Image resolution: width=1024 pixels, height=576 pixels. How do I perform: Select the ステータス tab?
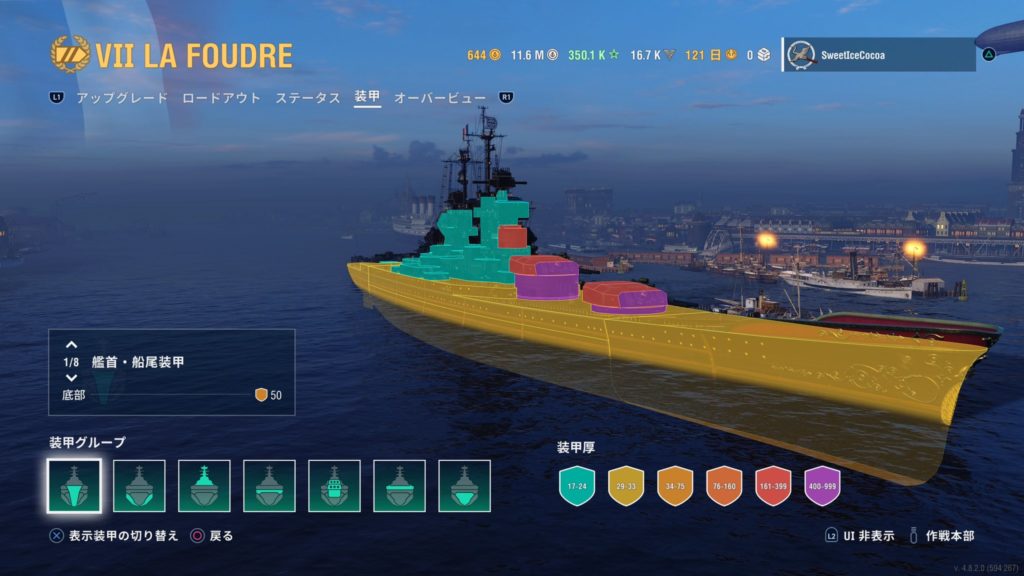(308, 98)
